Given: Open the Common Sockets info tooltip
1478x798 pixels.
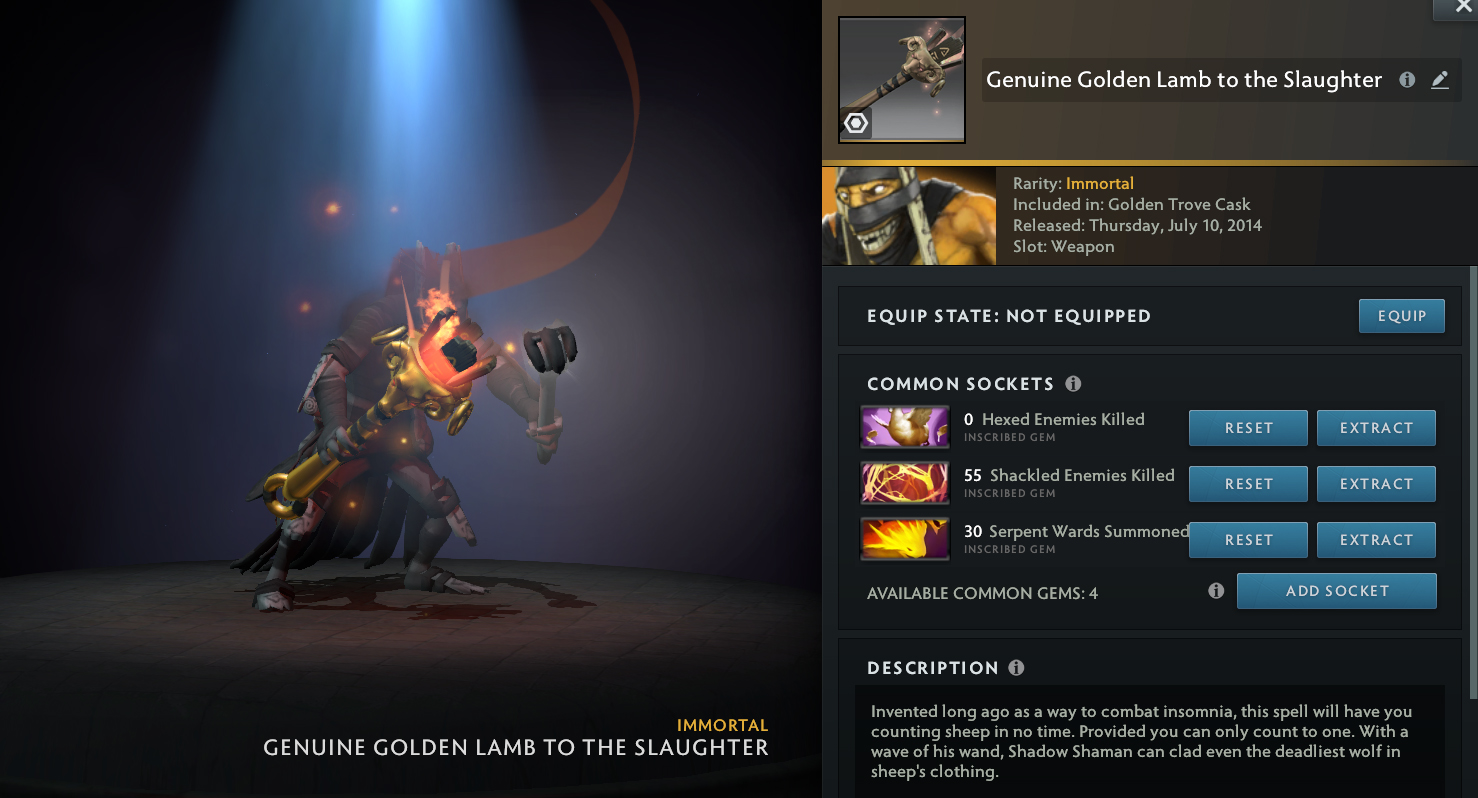Looking at the screenshot, I should [1073, 384].
